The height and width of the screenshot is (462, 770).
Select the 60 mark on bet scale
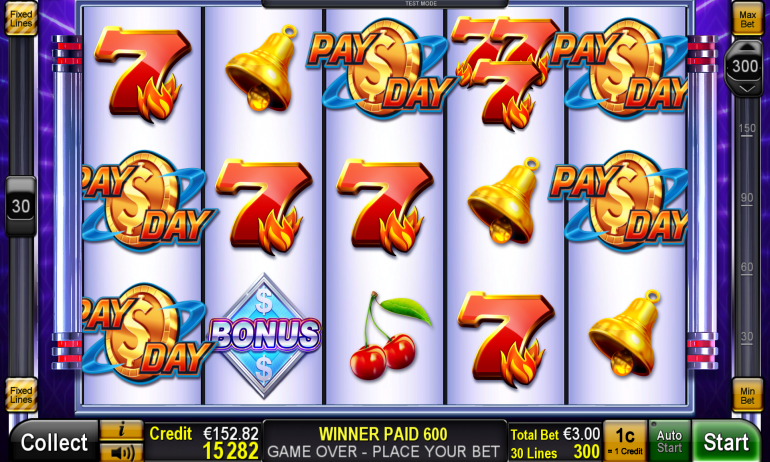(747, 267)
